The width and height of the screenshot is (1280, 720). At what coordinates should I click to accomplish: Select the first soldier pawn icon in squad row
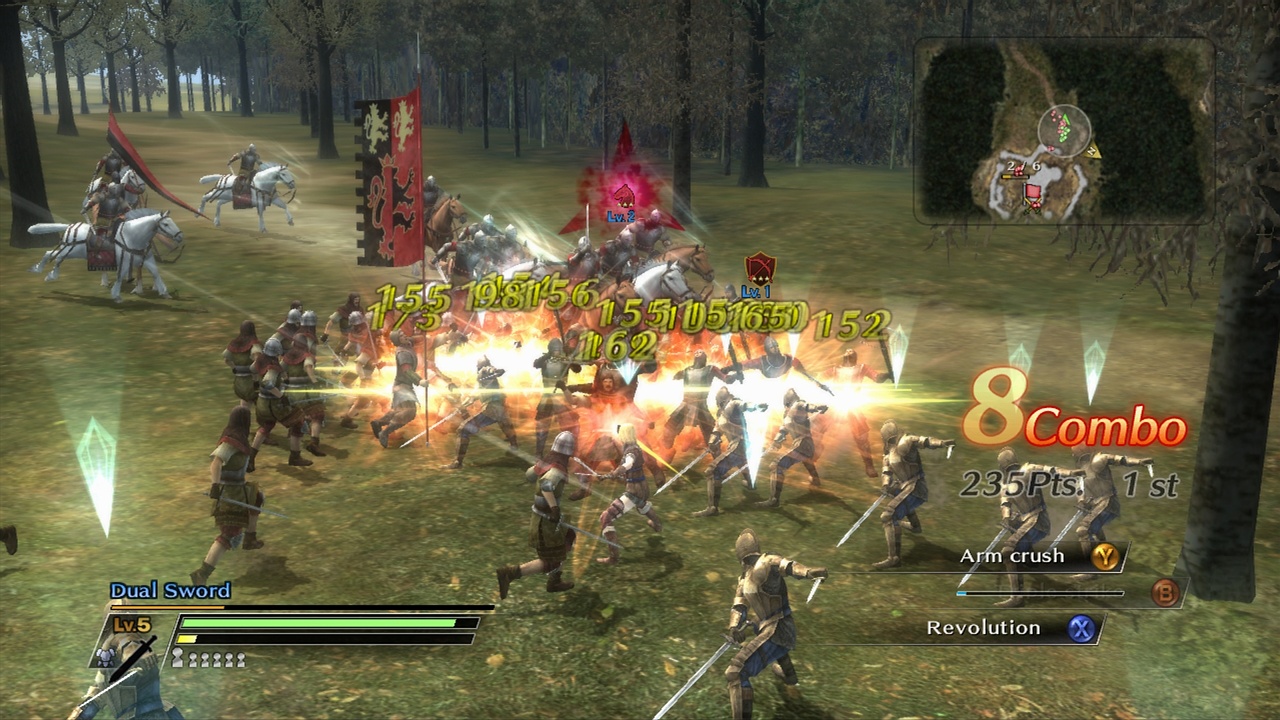pyautogui.click(x=177, y=658)
